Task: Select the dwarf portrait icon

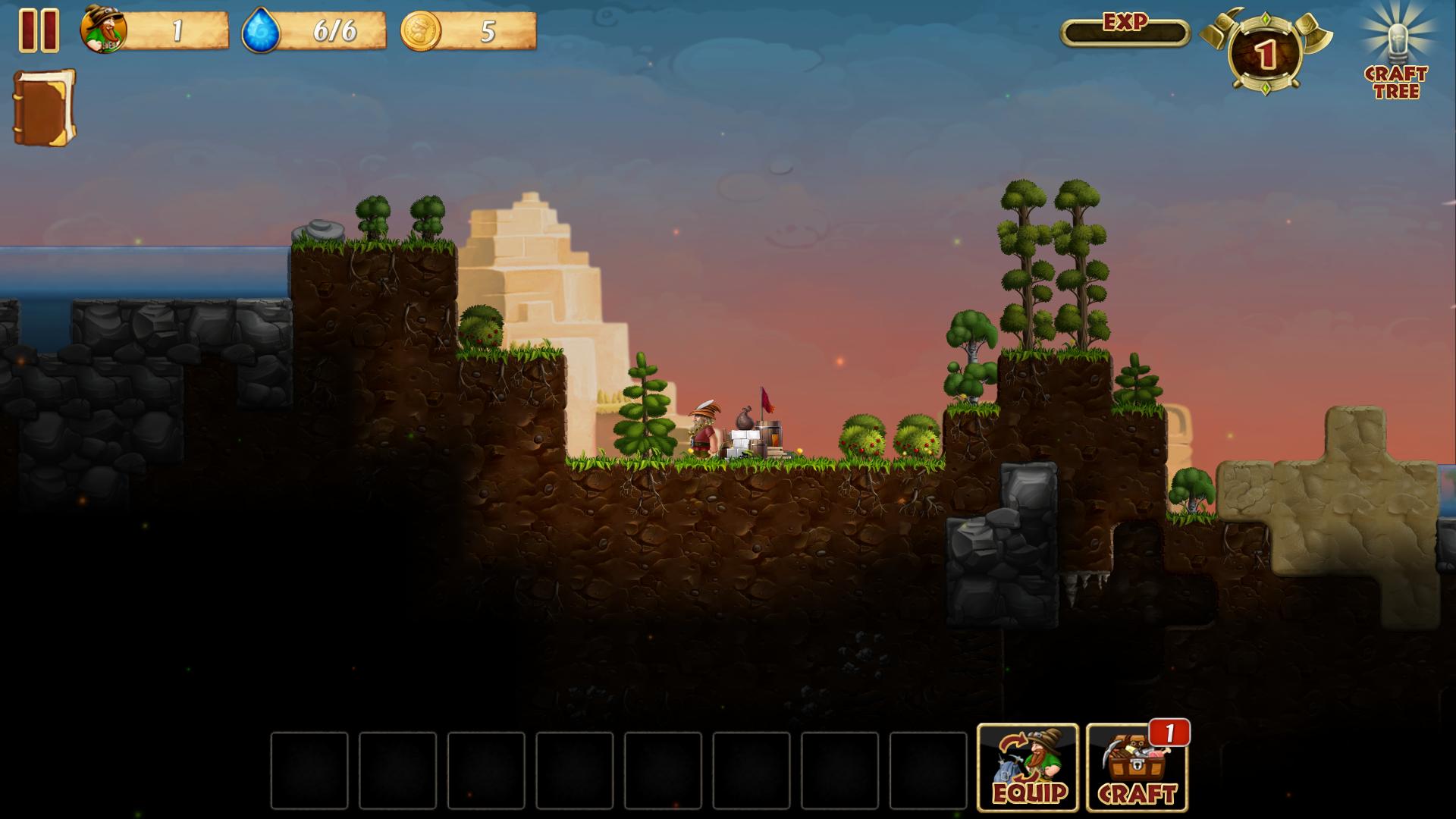Action: pos(105,31)
